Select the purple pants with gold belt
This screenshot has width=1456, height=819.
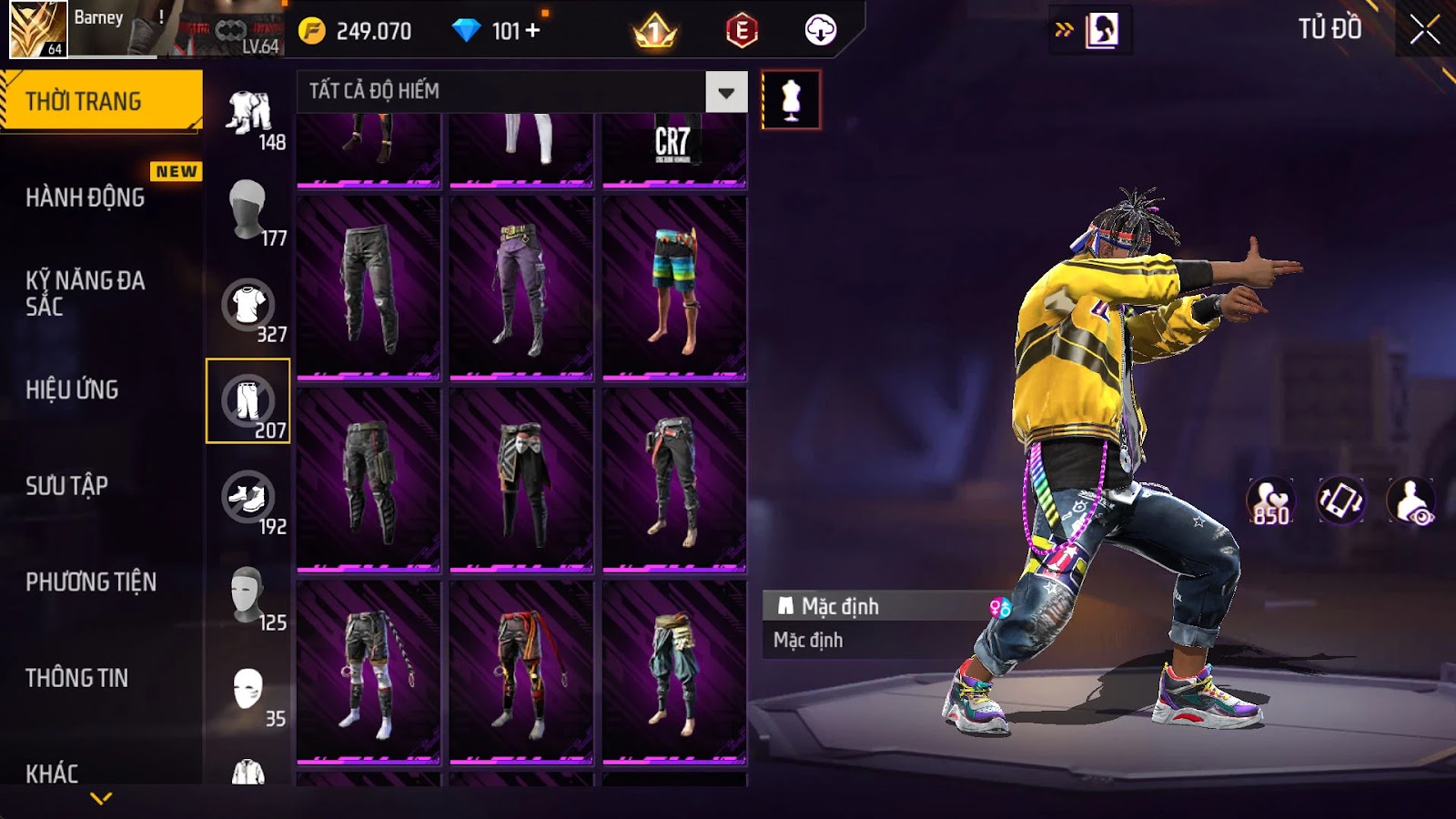[x=521, y=286]
